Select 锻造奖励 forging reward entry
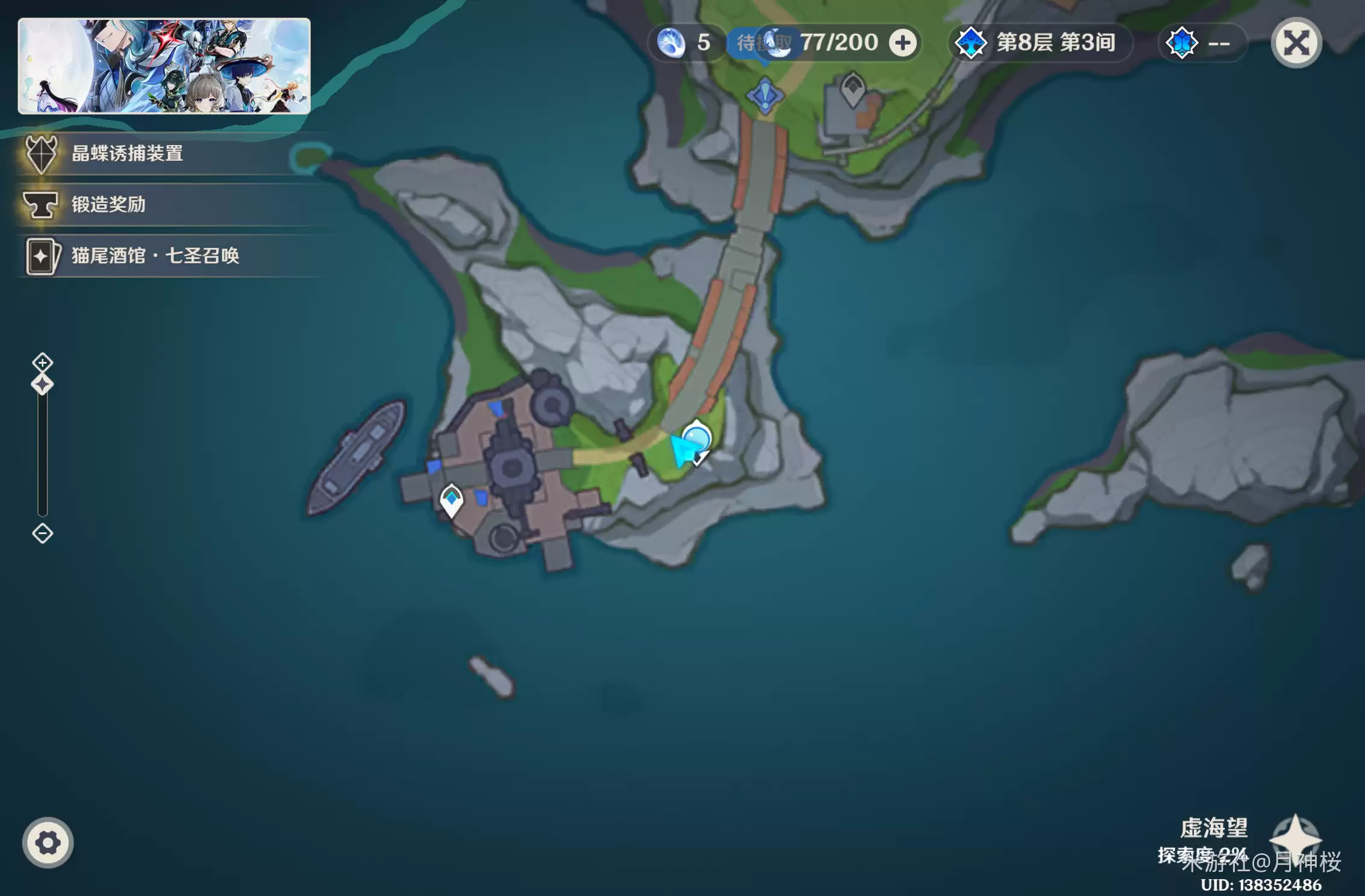This screenshot has height=896, width=1365. click(x=108, y=205)
